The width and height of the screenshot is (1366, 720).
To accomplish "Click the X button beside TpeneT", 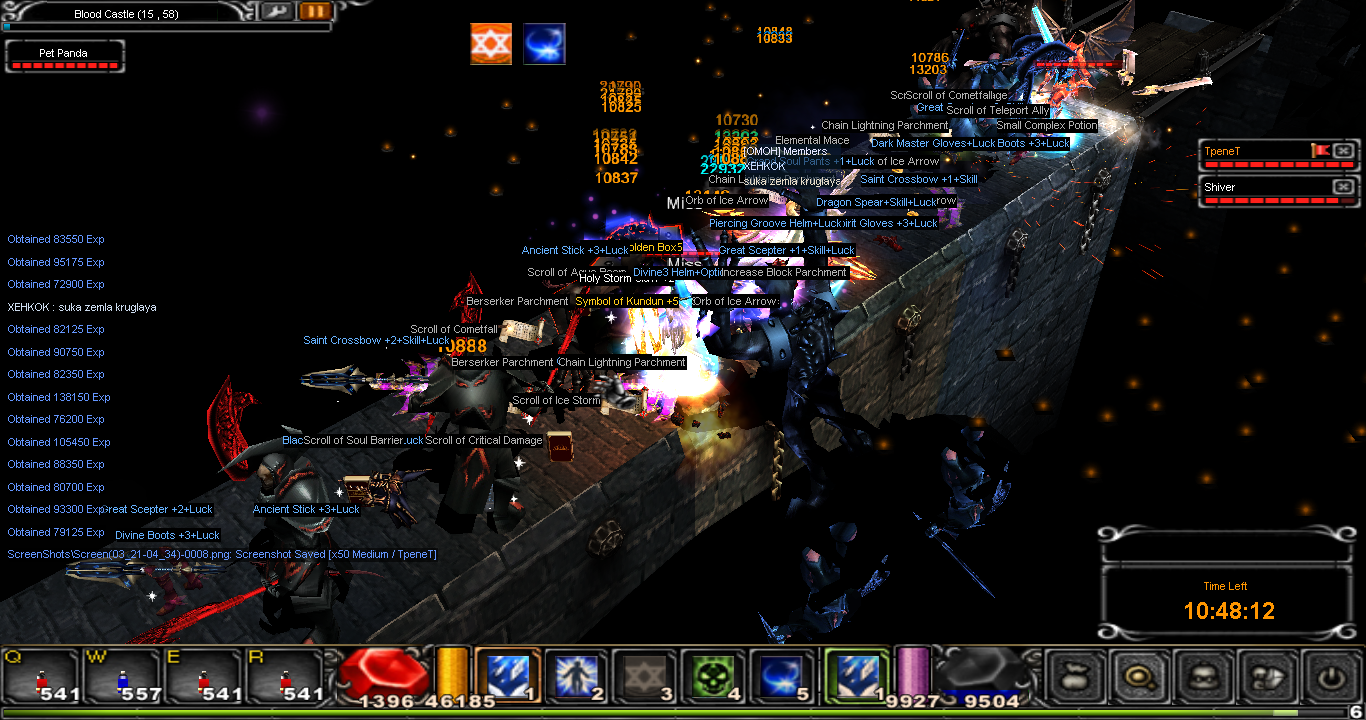I will point(1343,151).
